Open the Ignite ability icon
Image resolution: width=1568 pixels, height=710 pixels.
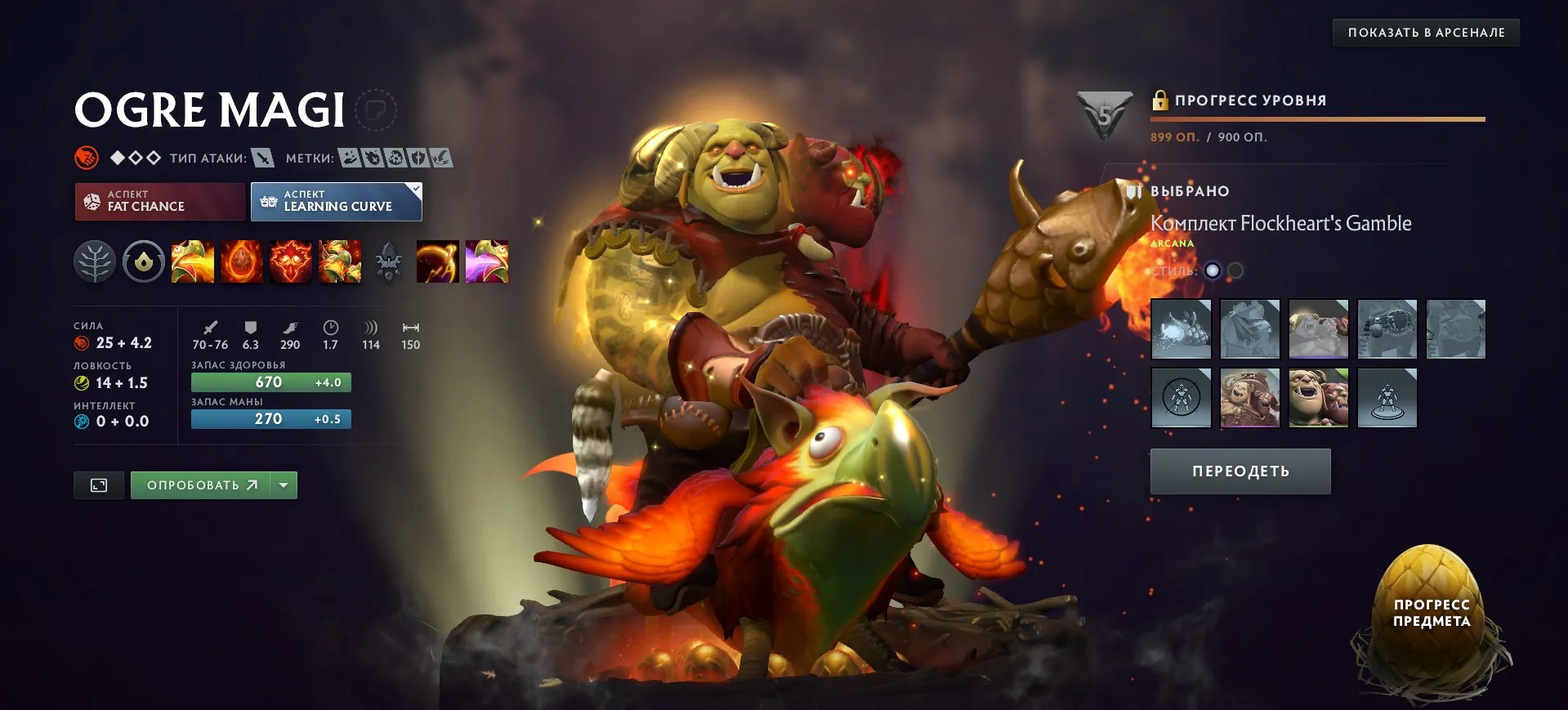click(242, 261)
